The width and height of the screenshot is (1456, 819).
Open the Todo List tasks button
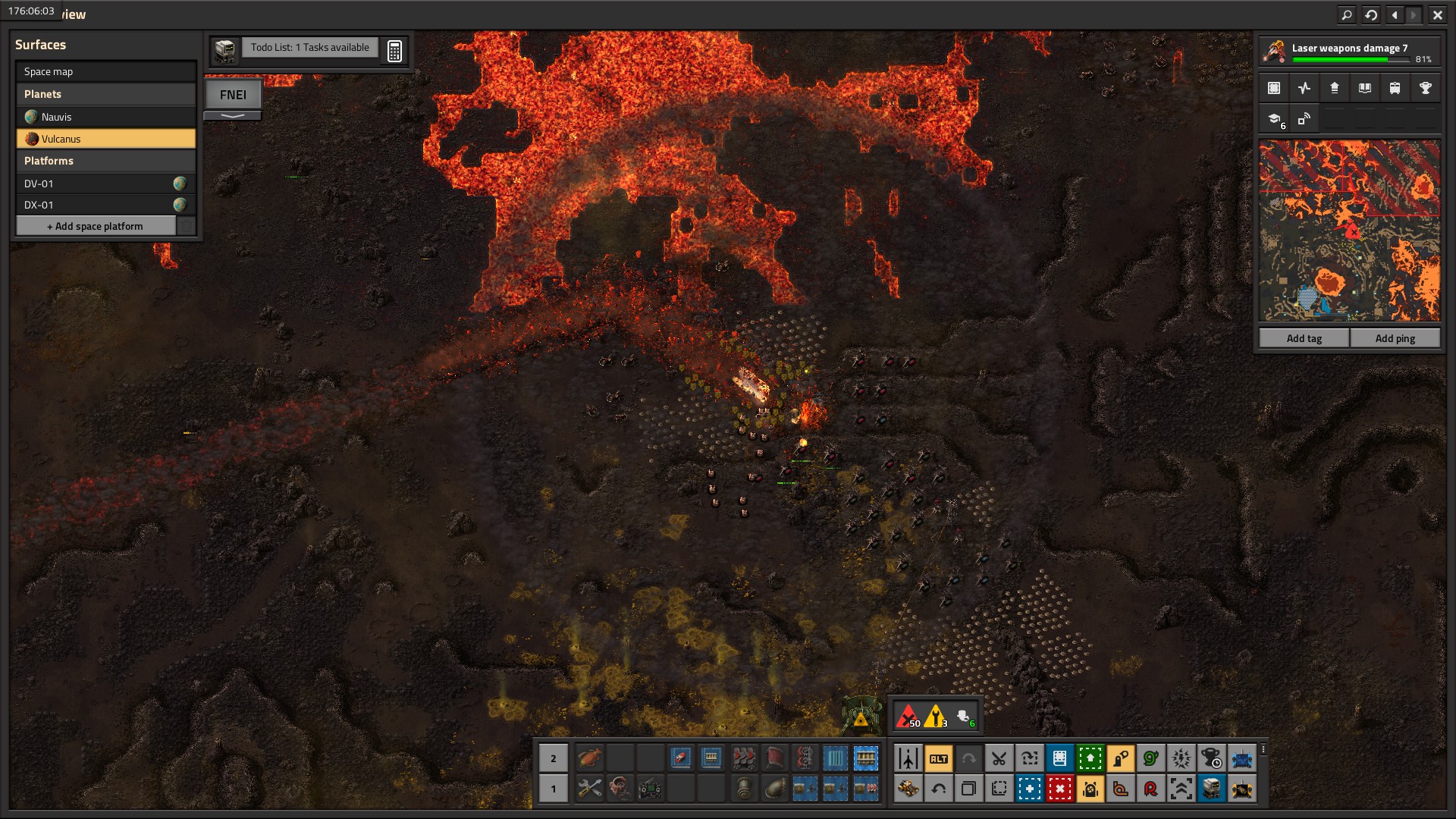tap(309, 48)
